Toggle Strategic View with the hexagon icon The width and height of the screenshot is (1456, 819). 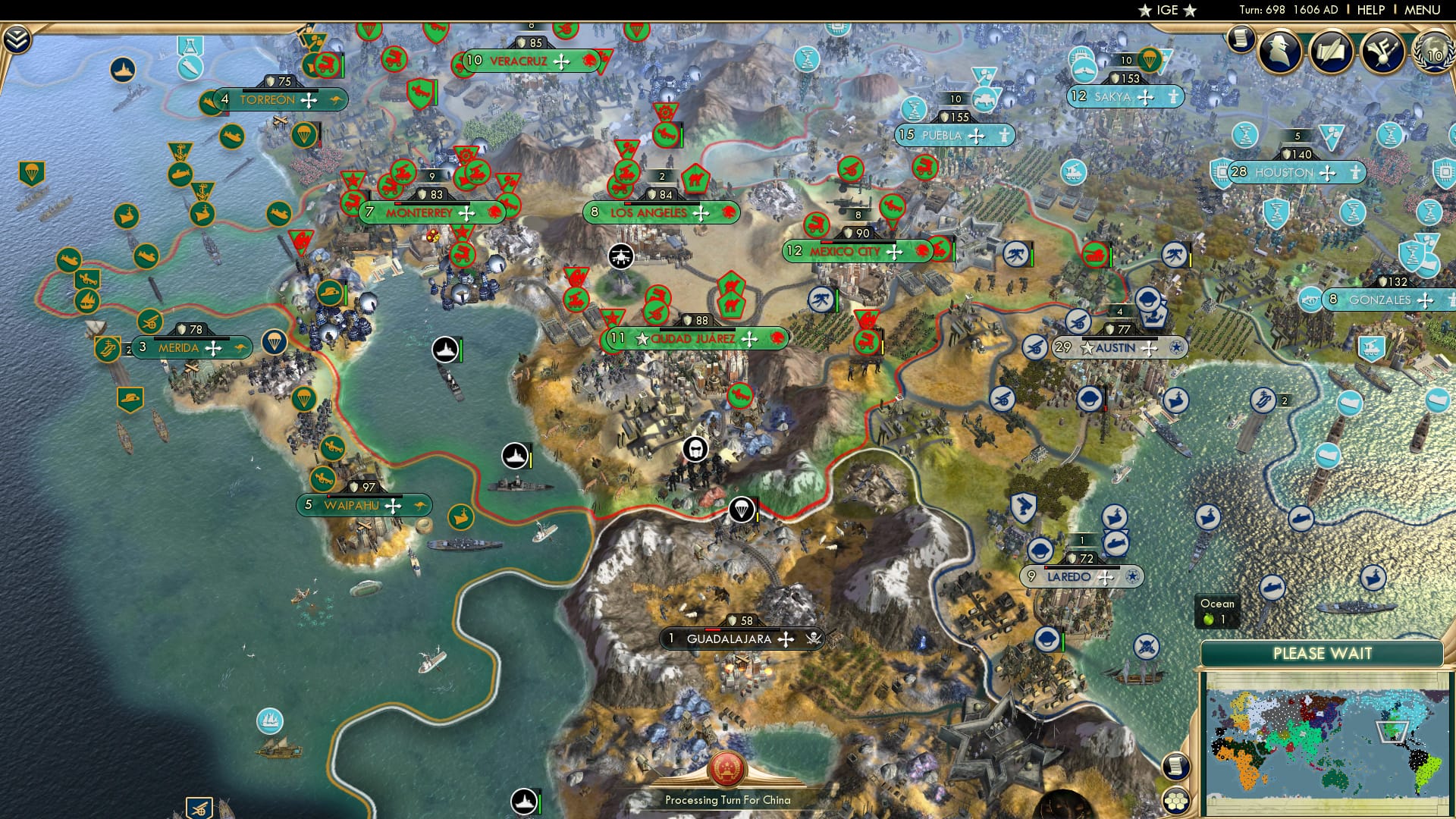click(1176, 802)
